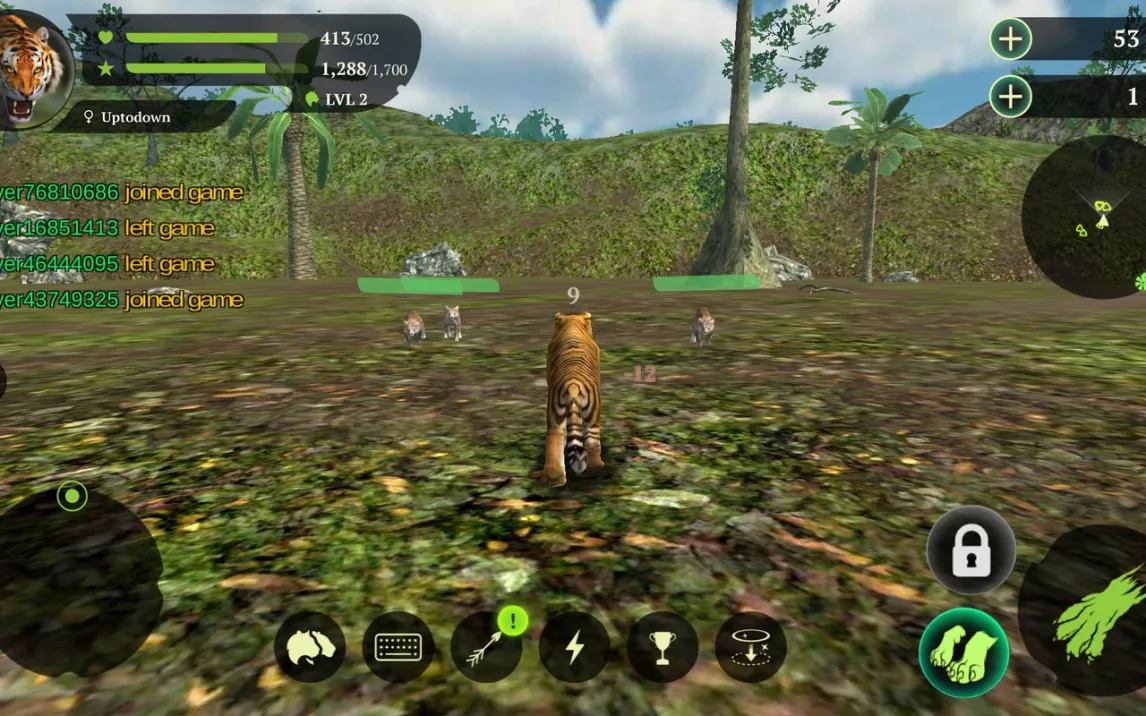Screen dimensions: 1146x716
Task: Select the Uptodown player name tag
Action: (x=135, y=118)
